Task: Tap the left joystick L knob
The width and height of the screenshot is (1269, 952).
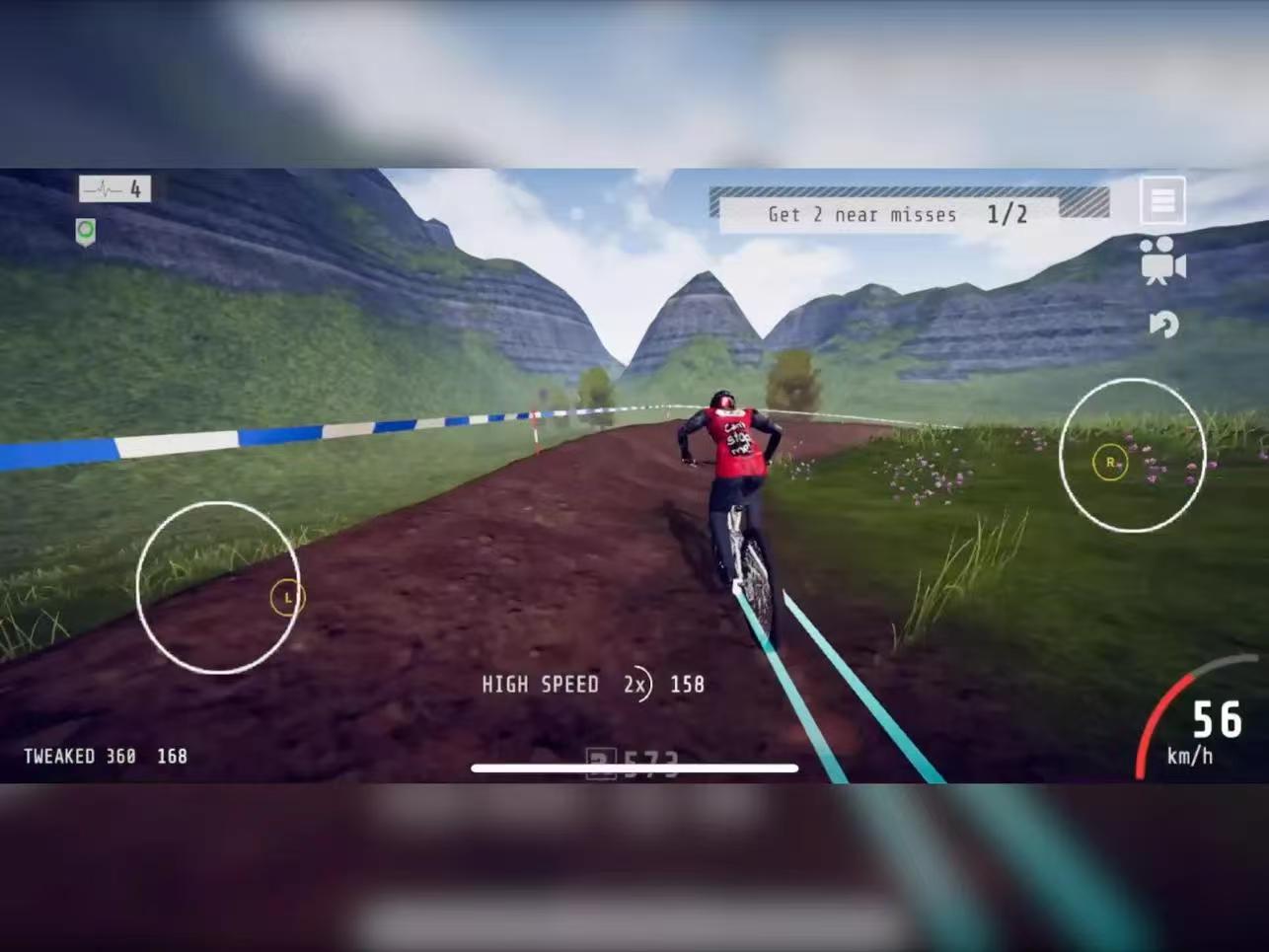Action: pos(287,597)
